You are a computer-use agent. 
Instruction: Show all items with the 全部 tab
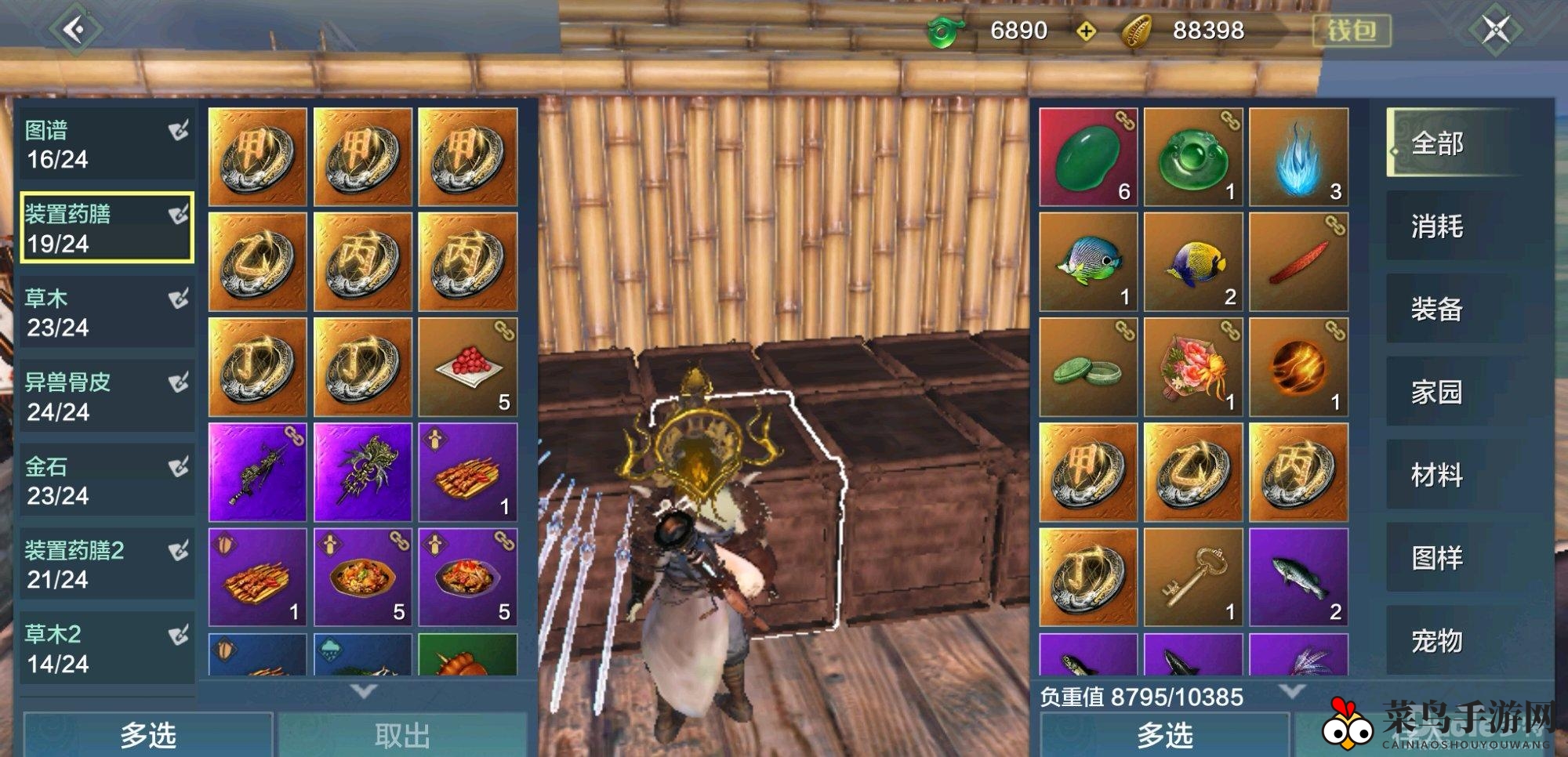point(1452,143)
